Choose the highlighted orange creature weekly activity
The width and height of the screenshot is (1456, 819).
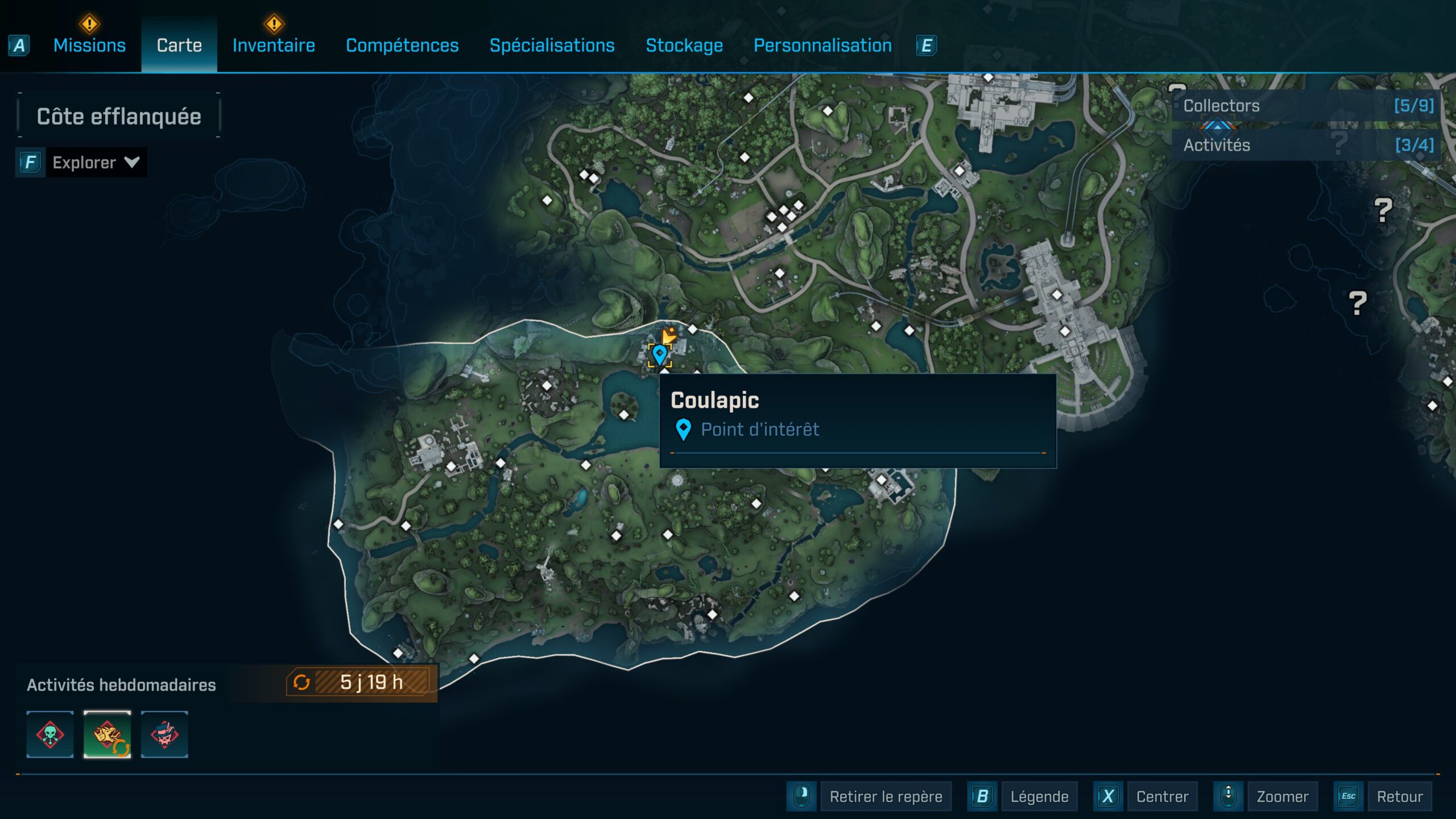pos(107,734)
